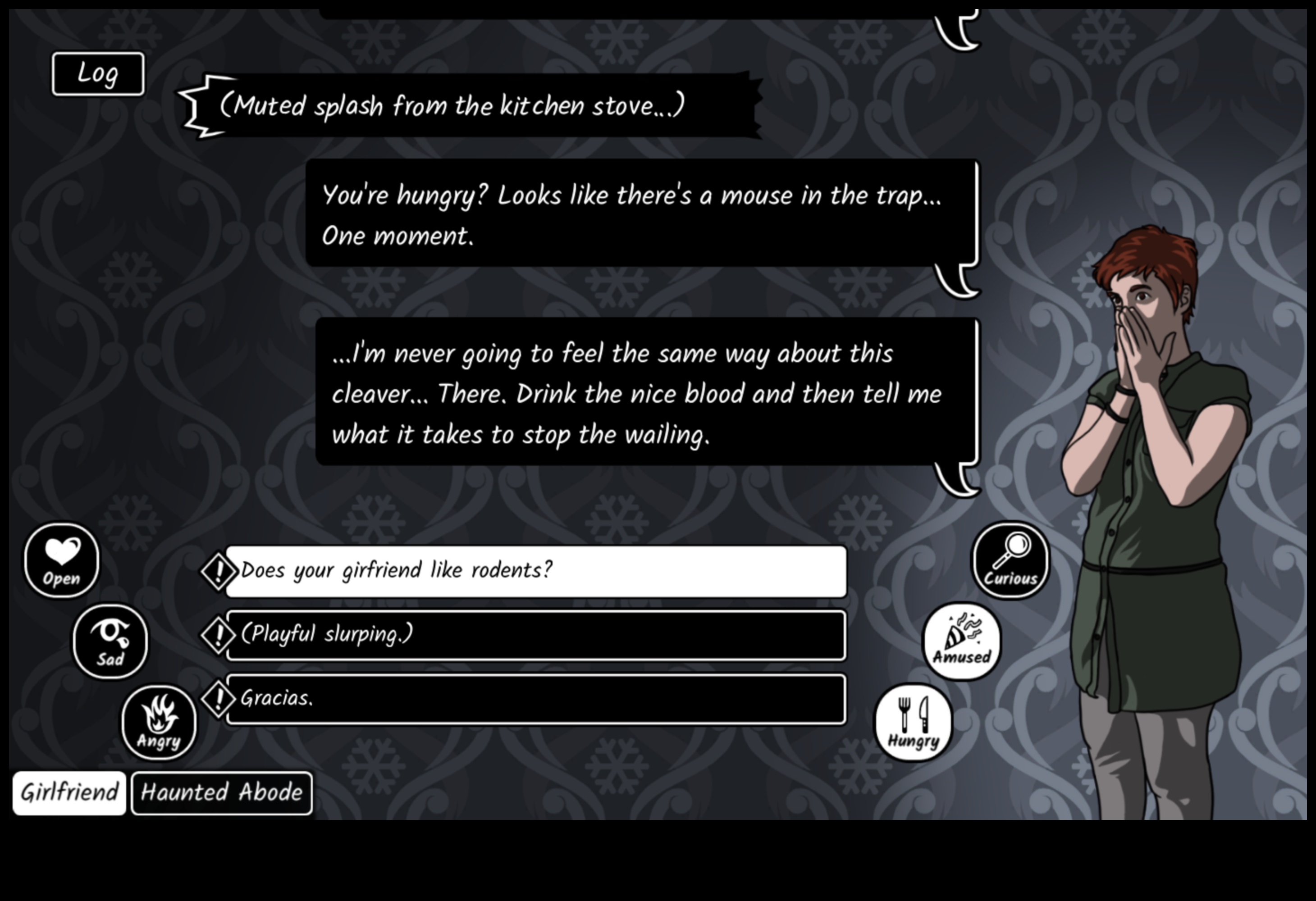Pick the Open heart emotion
The image size is (1316, 901).
pyautogui.click(x=62, y=560)
